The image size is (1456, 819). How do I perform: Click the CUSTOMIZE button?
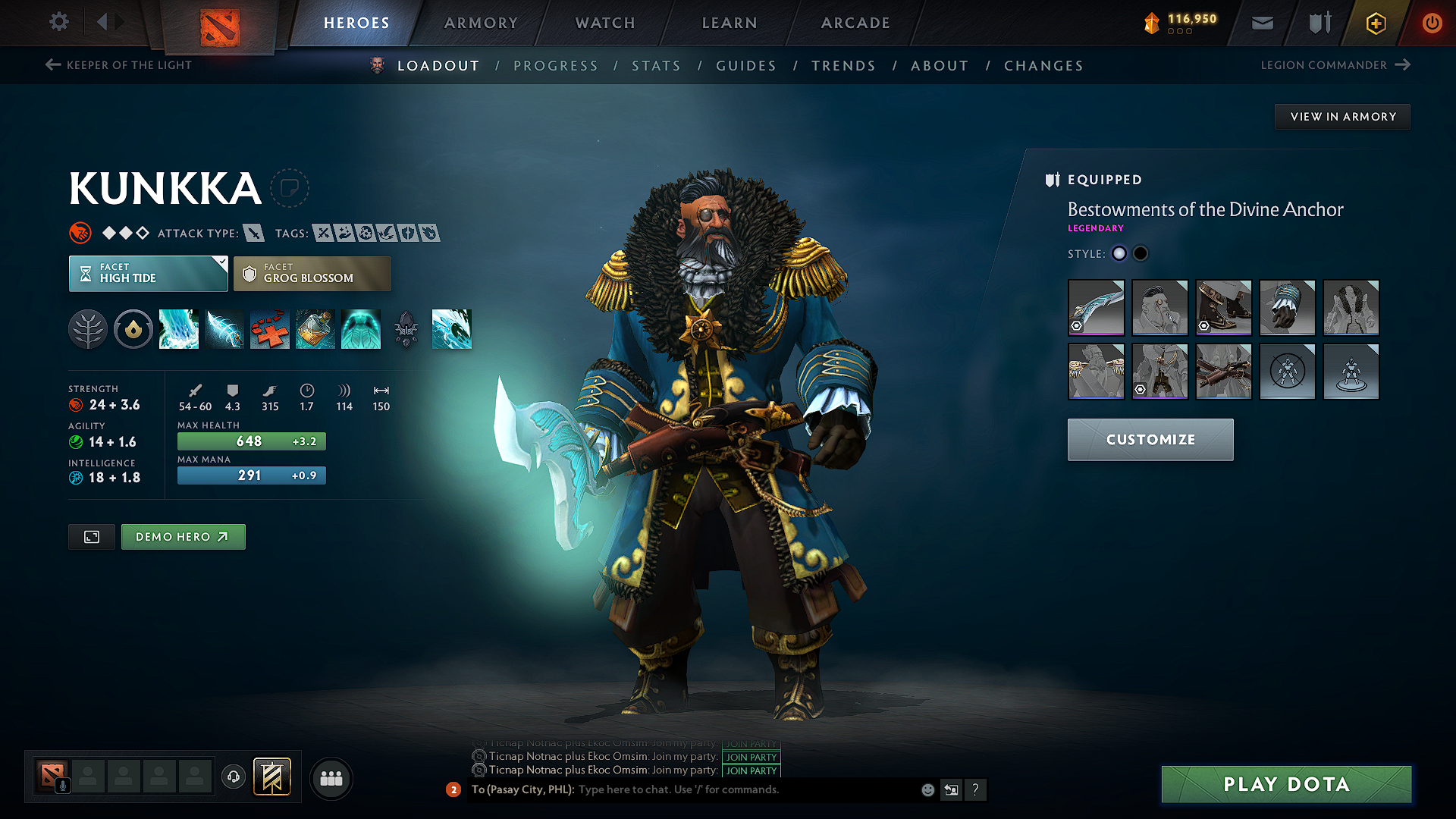[x=1150, y=440]
